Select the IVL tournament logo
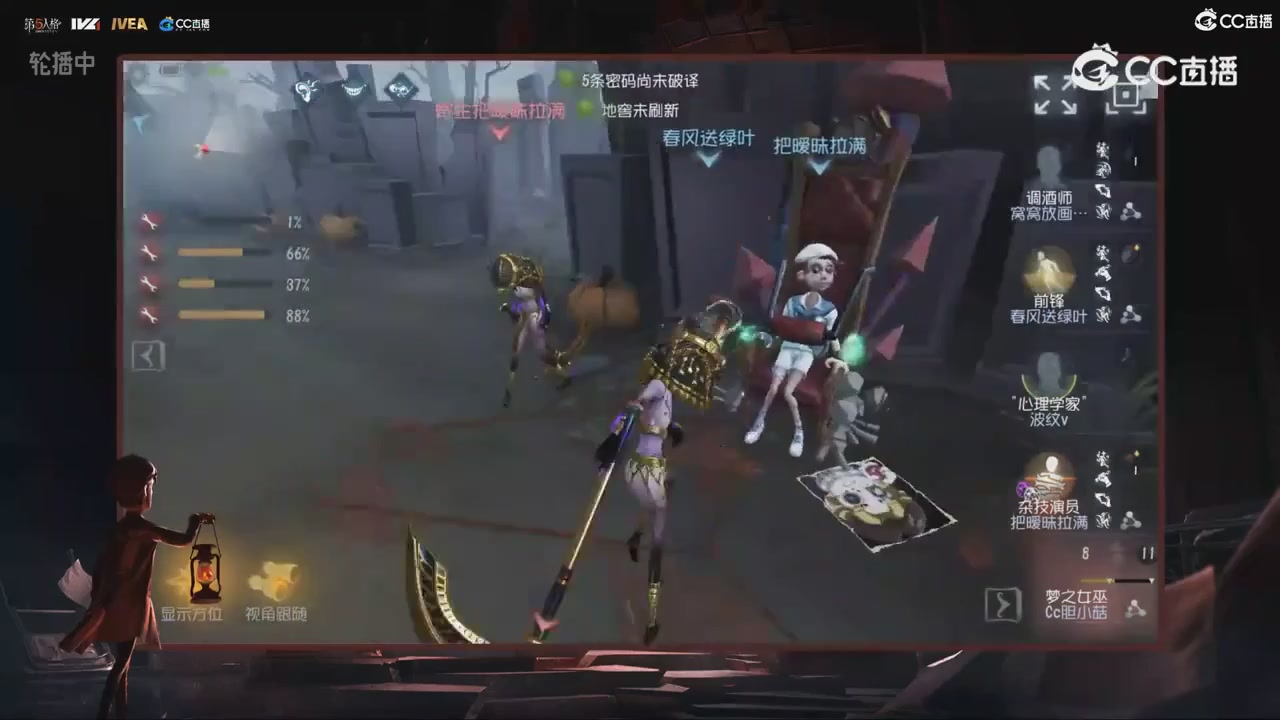Screen dimensions: 1280x720 click(87, 24)
